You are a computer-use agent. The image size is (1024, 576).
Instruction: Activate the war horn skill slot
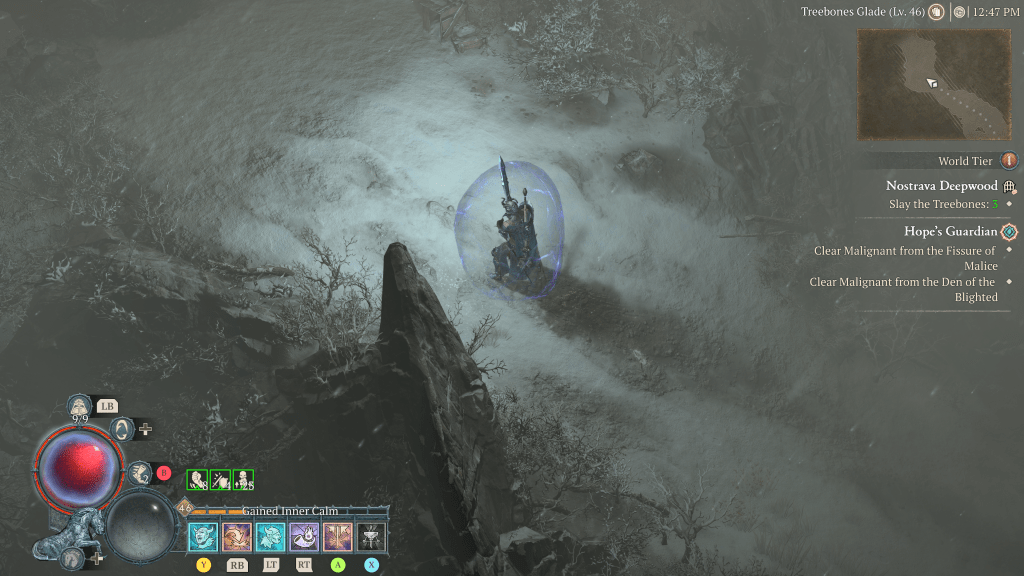click(304, 537)
